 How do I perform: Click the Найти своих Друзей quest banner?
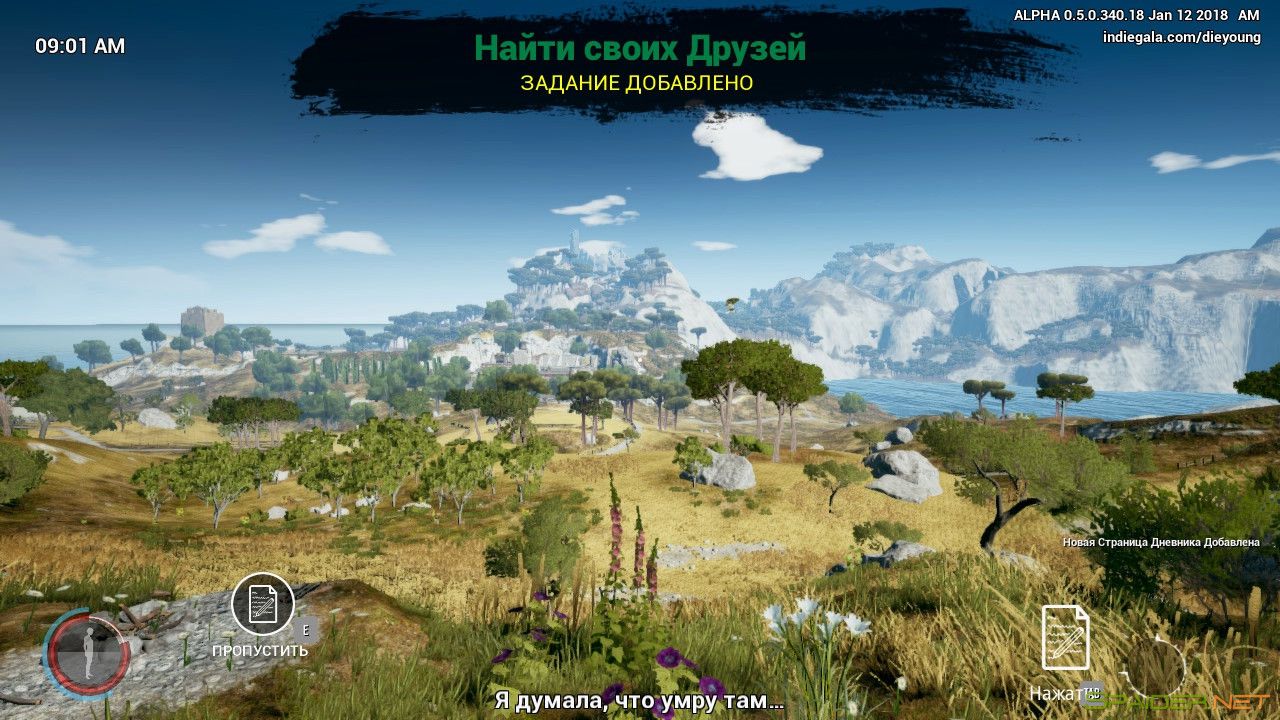(640, 48)
